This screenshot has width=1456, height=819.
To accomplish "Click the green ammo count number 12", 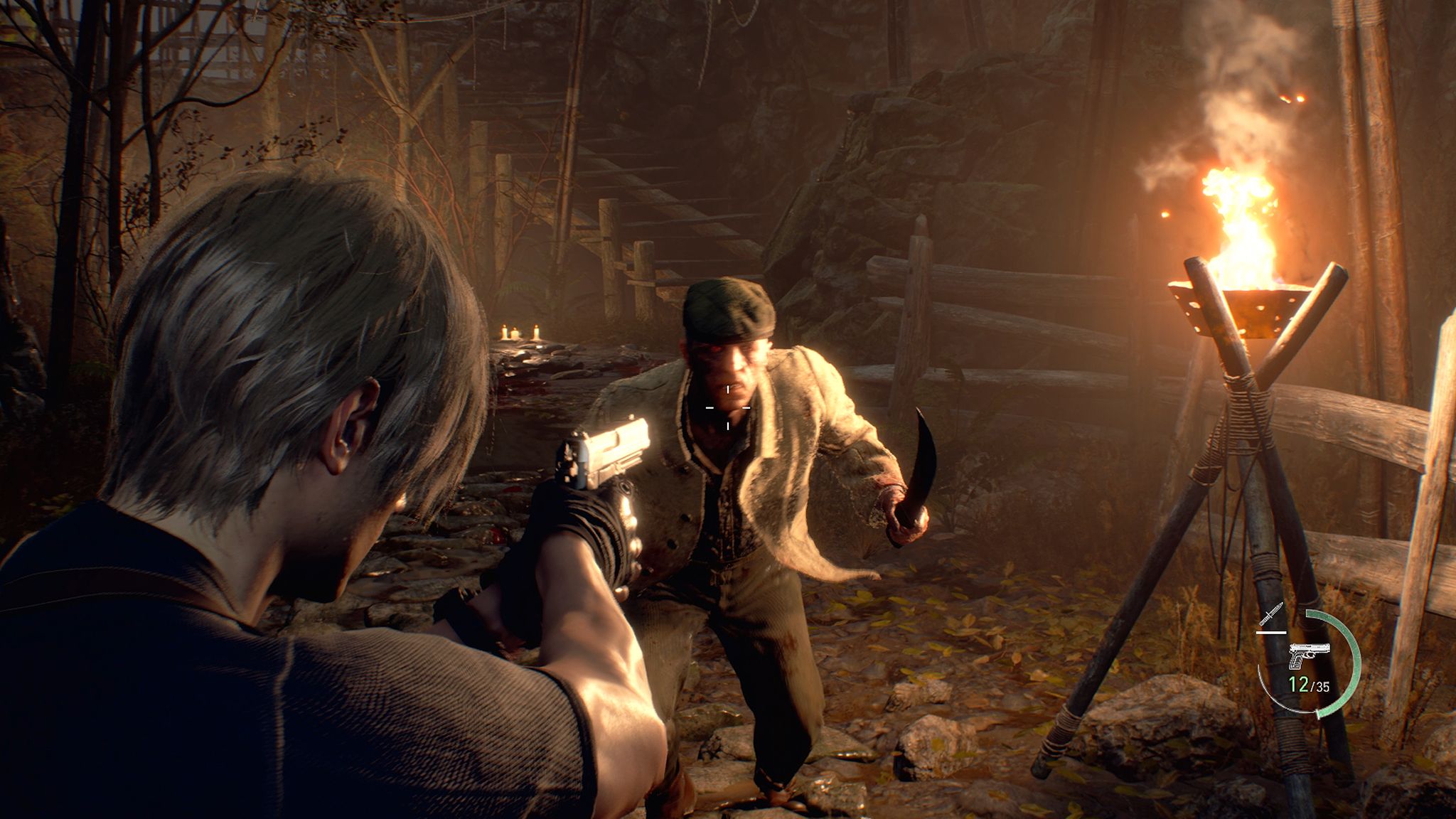I will click(1299, 684).
